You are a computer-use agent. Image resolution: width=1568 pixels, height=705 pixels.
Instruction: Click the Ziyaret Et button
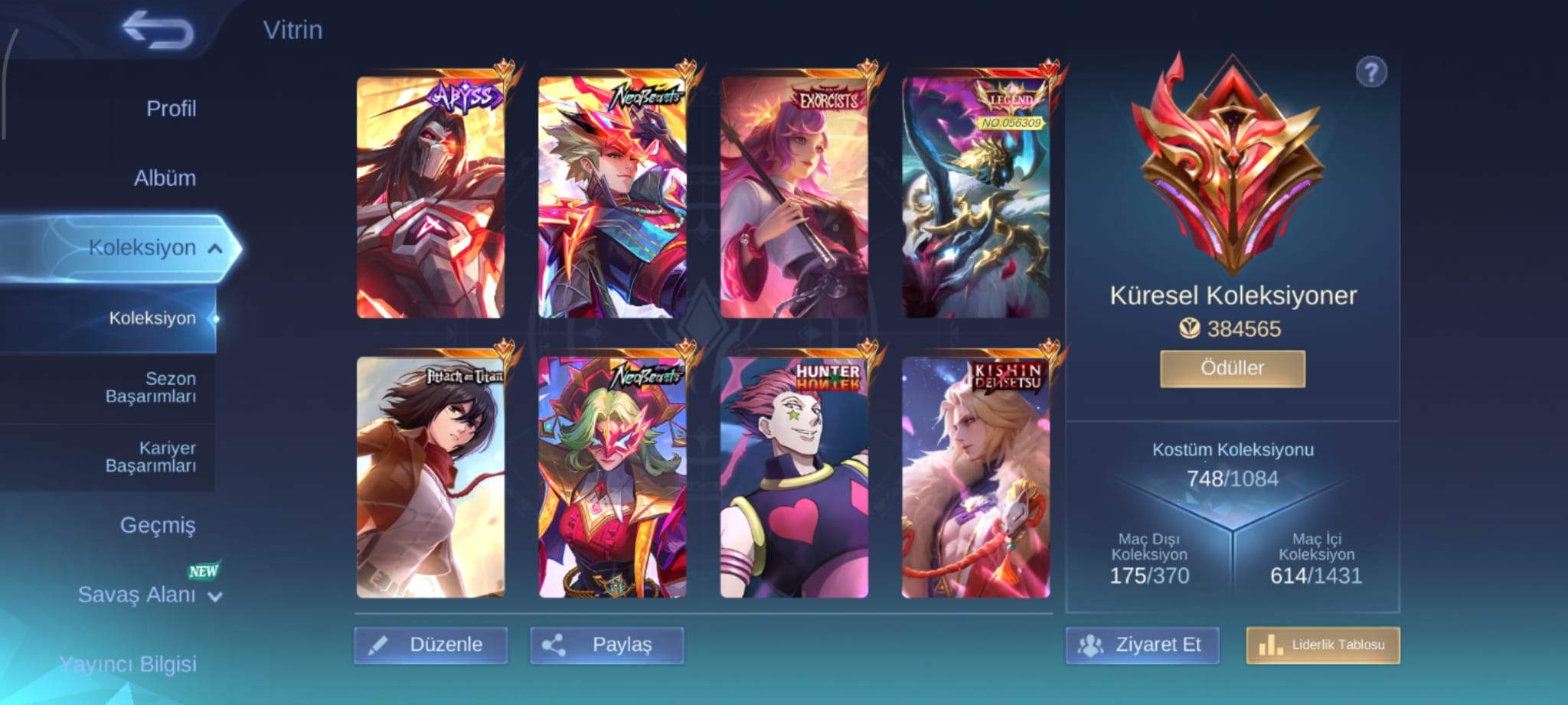(x=1142, y=645)
